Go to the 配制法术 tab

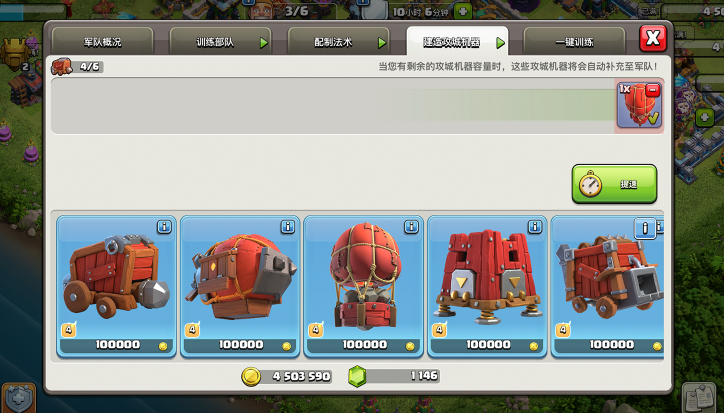coord(337,42)
